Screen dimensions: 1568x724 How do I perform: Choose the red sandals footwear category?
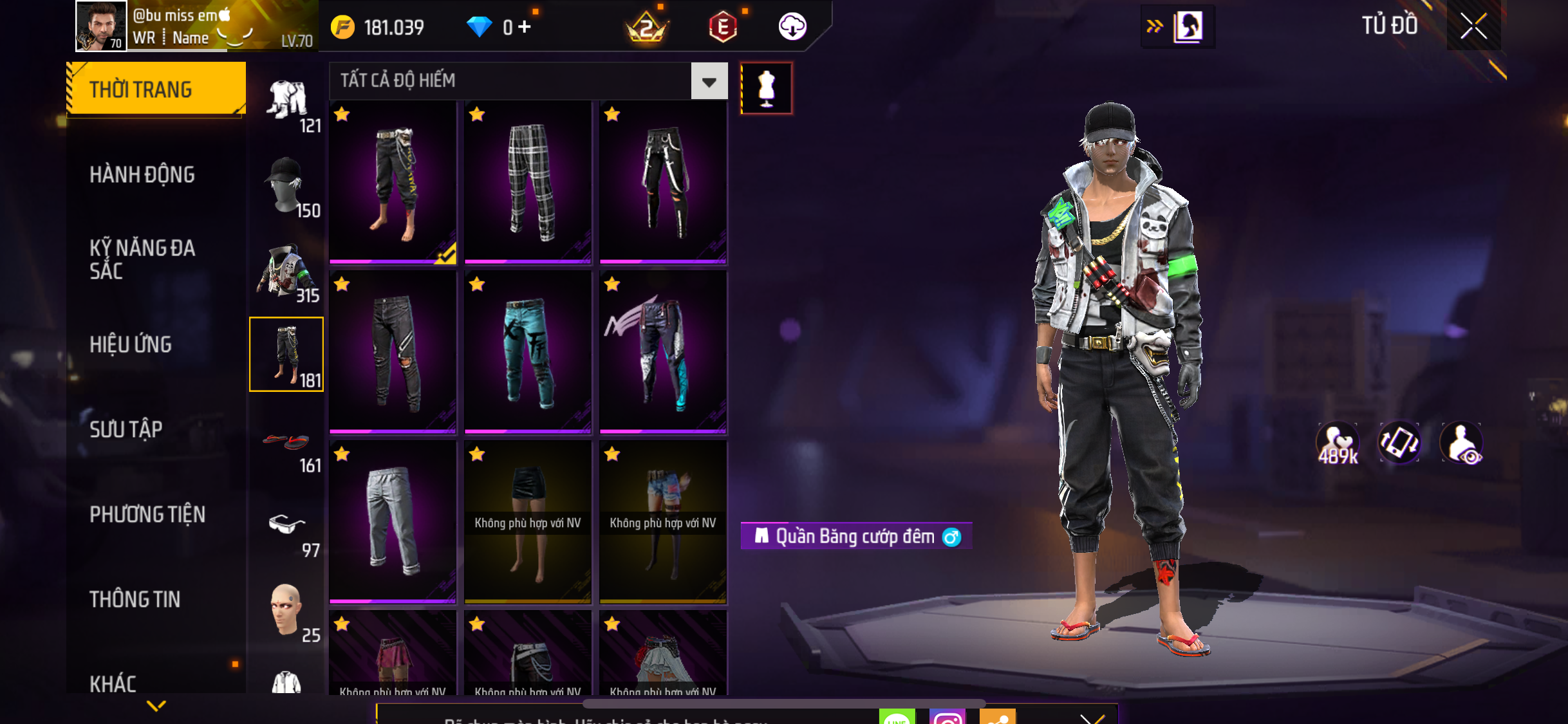tap(286, 443)
